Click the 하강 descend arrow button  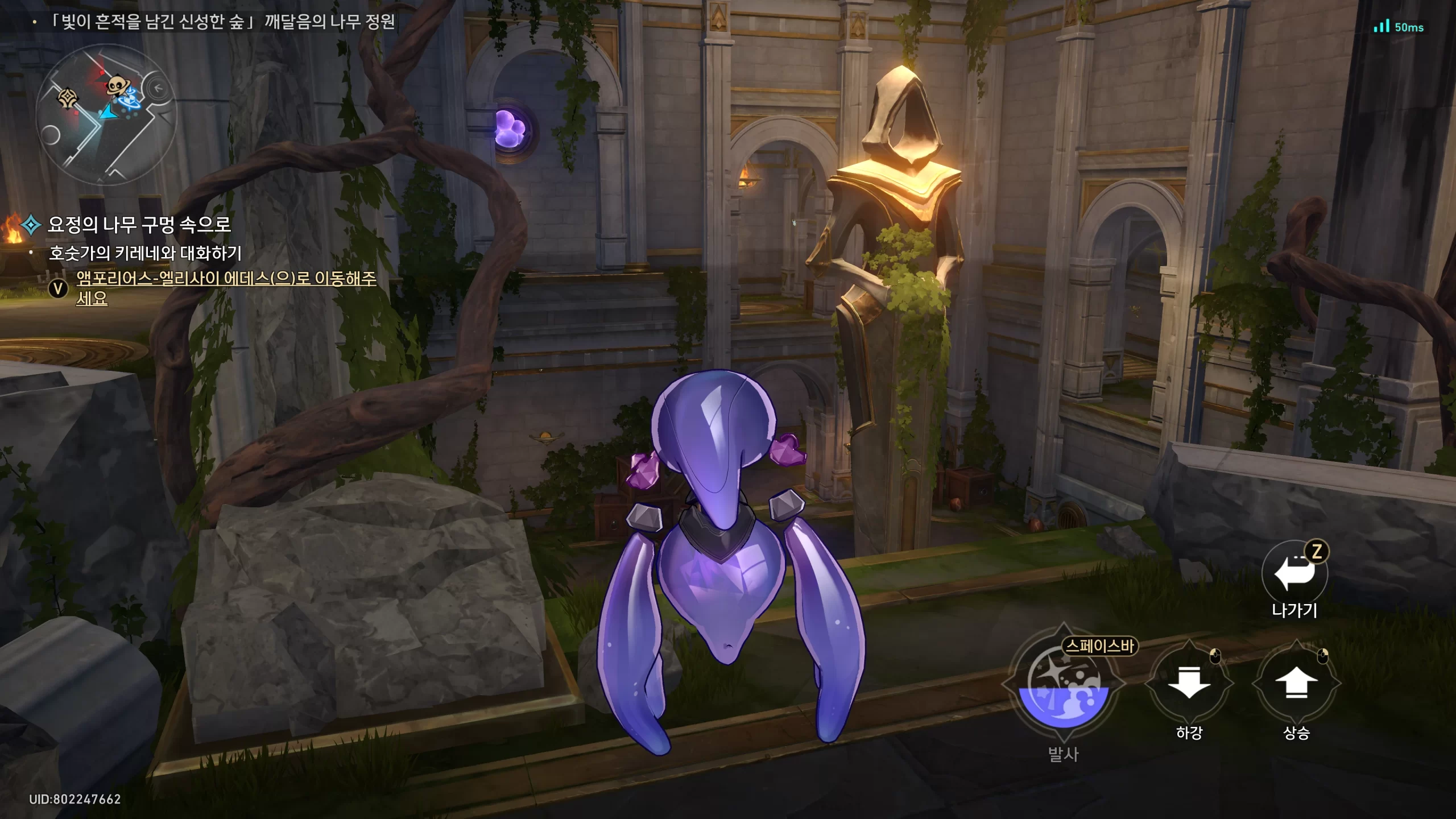pyautogui.click(x=1189, y=682)
